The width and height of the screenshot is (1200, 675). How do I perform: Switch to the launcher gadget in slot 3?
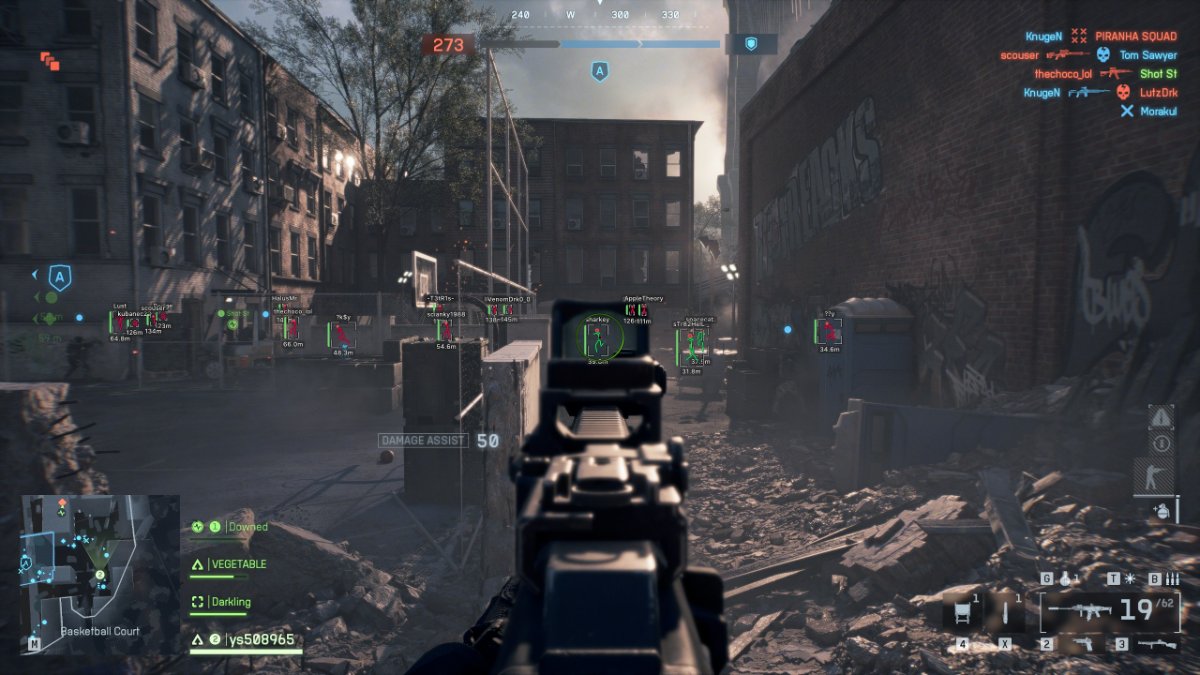click(x=1158, y=644)
